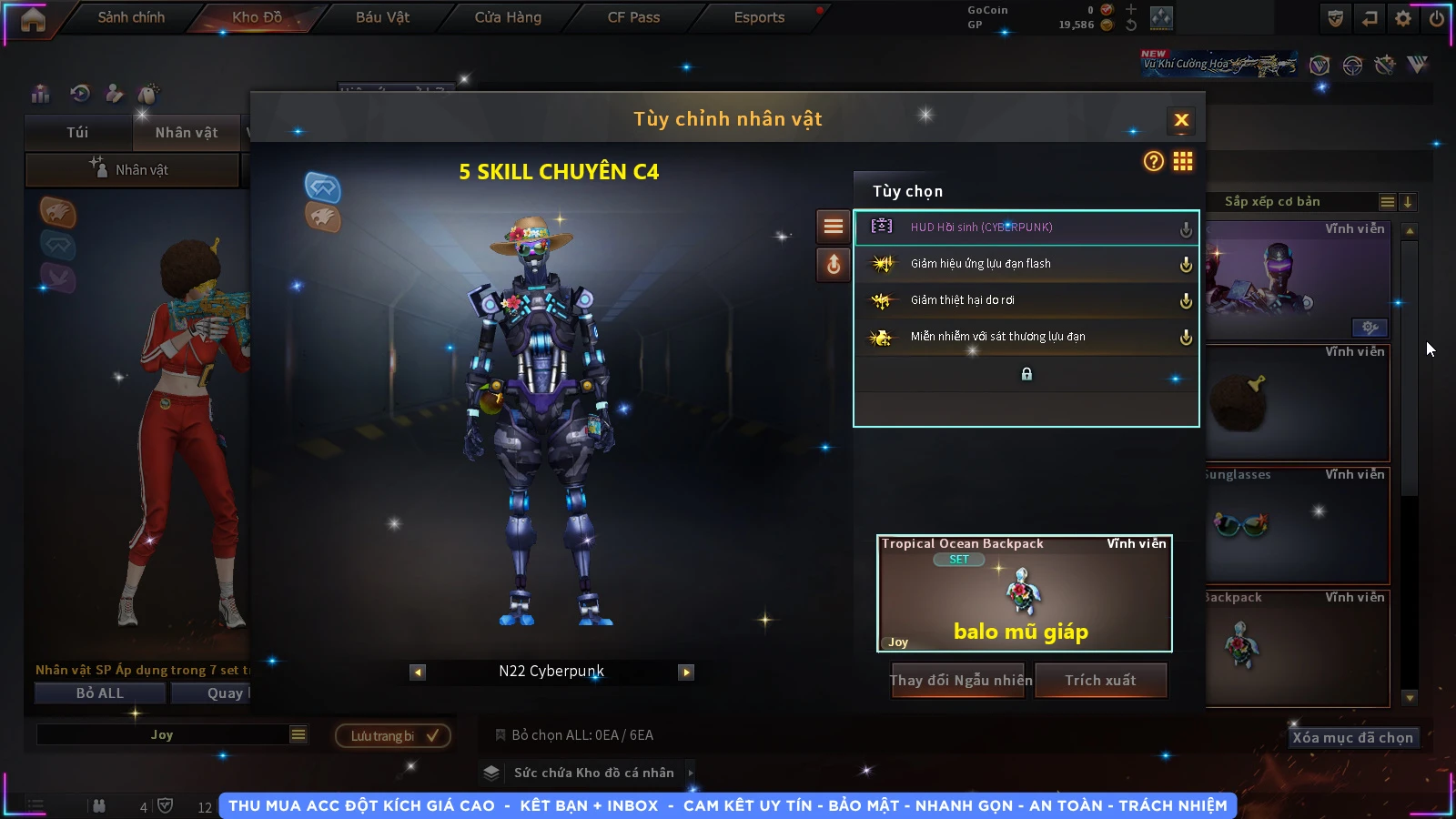Image resolution: width=1456 pixels, height=819 pixels.
Task: Click the Trích xuất button
Action: click(1101, 681)
